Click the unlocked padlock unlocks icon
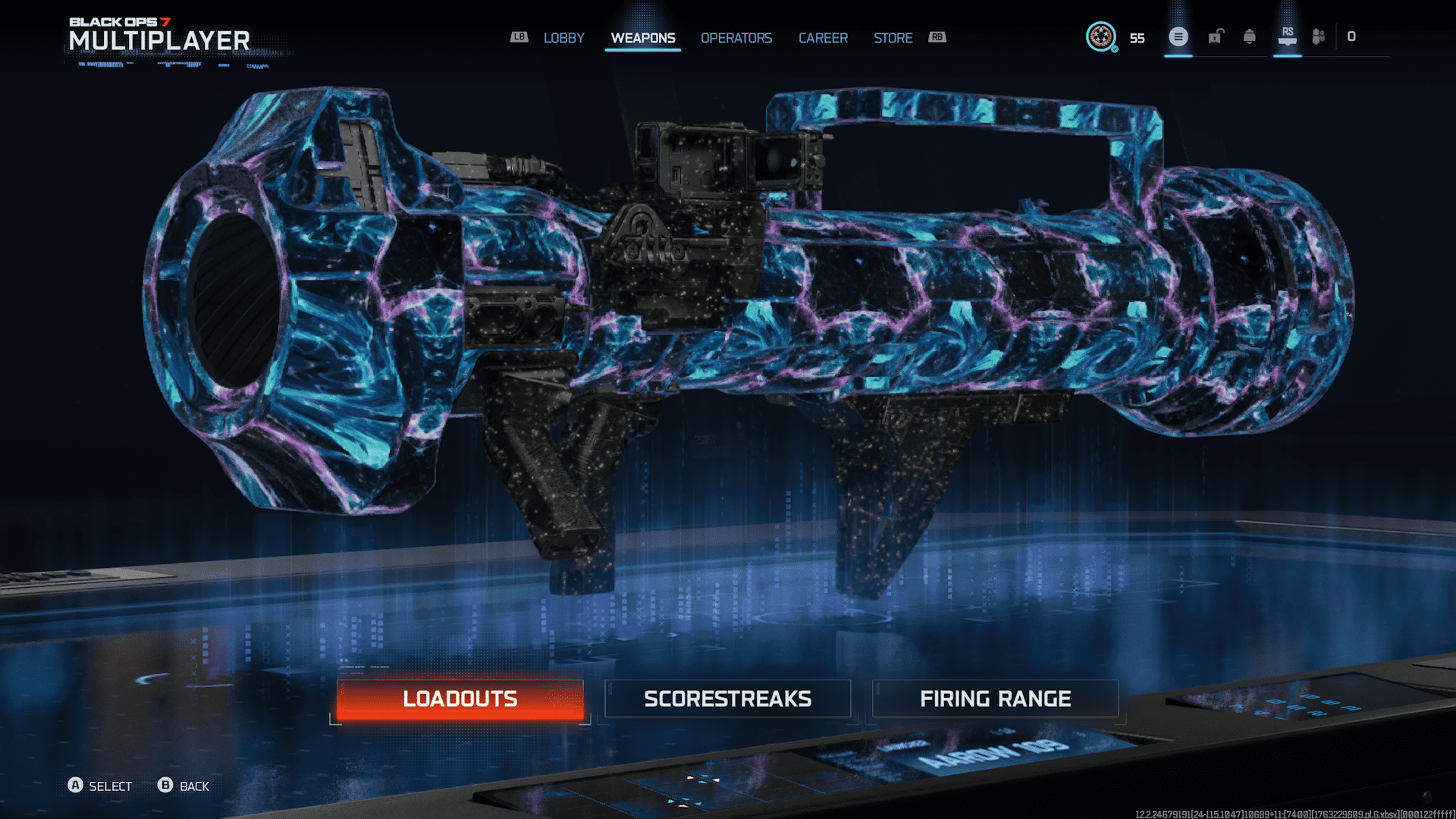This screenshot has width=1456, height=819. [x=1214, y=36]
